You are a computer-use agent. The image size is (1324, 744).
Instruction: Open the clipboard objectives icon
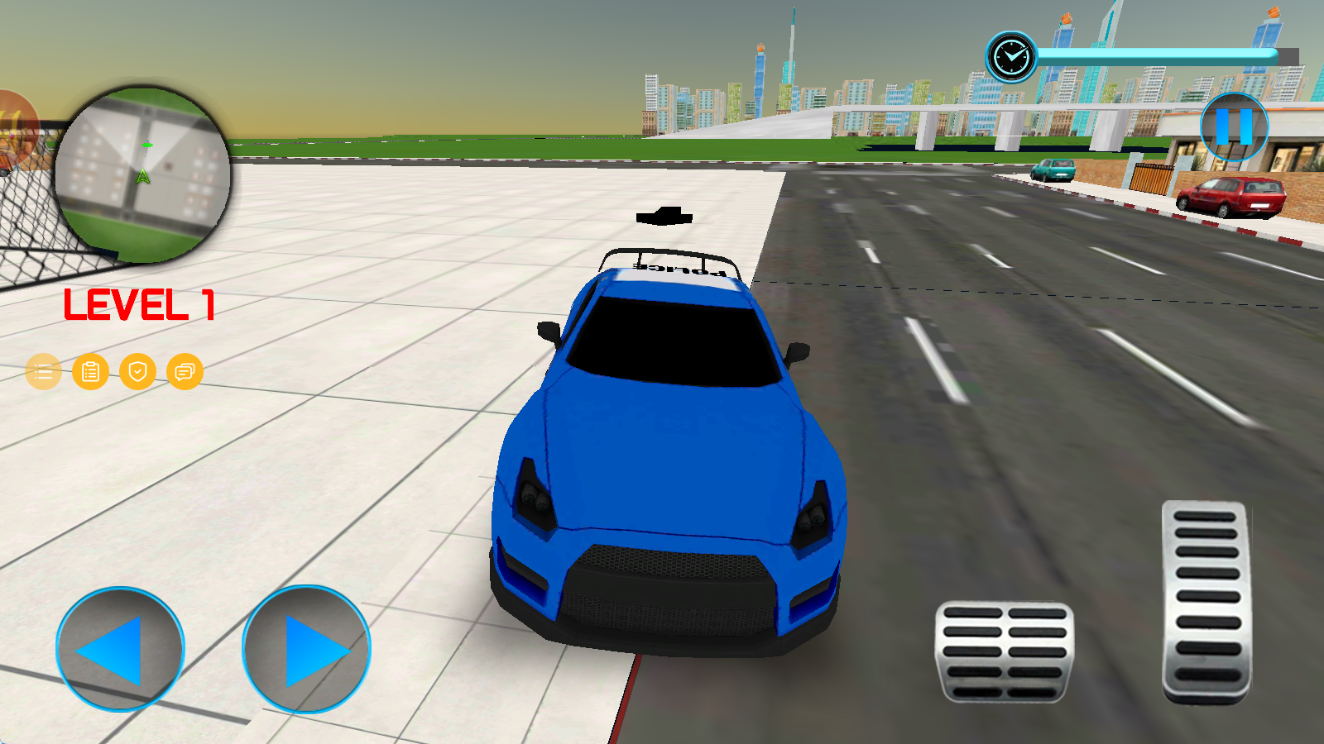coord(90,372)
